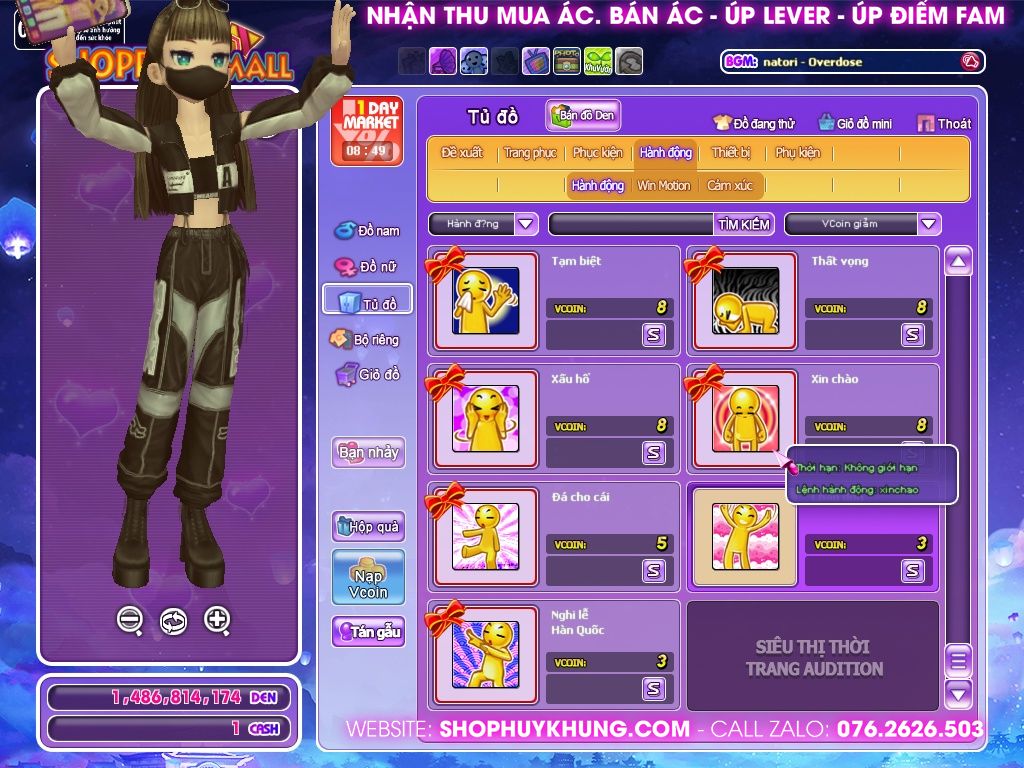The width and height of the screenshot is (1024, 768).
Task: Open the Bộ riêng section
Action: (x=366, y=340)
